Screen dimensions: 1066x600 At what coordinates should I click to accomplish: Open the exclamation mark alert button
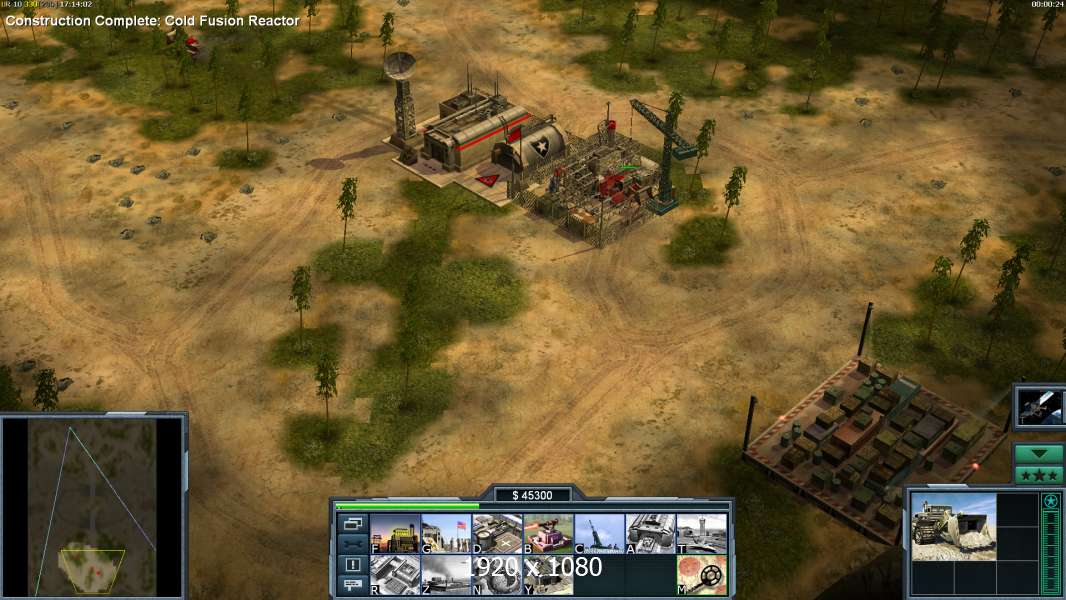[x=353, y=565]
